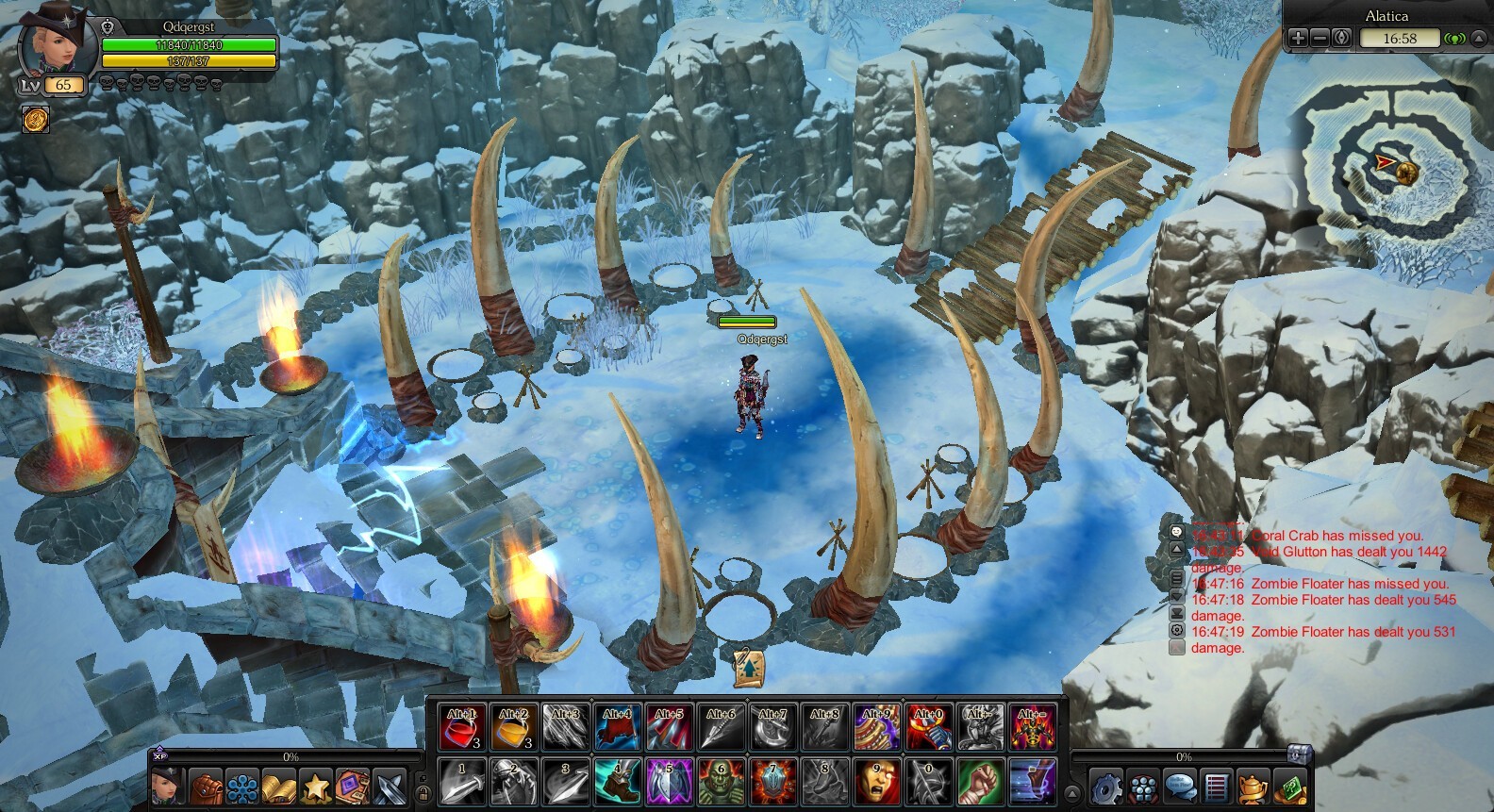Use the screaming face skill in slot 9
Viewport: 1494px width, 812px height.
point(876,781)
